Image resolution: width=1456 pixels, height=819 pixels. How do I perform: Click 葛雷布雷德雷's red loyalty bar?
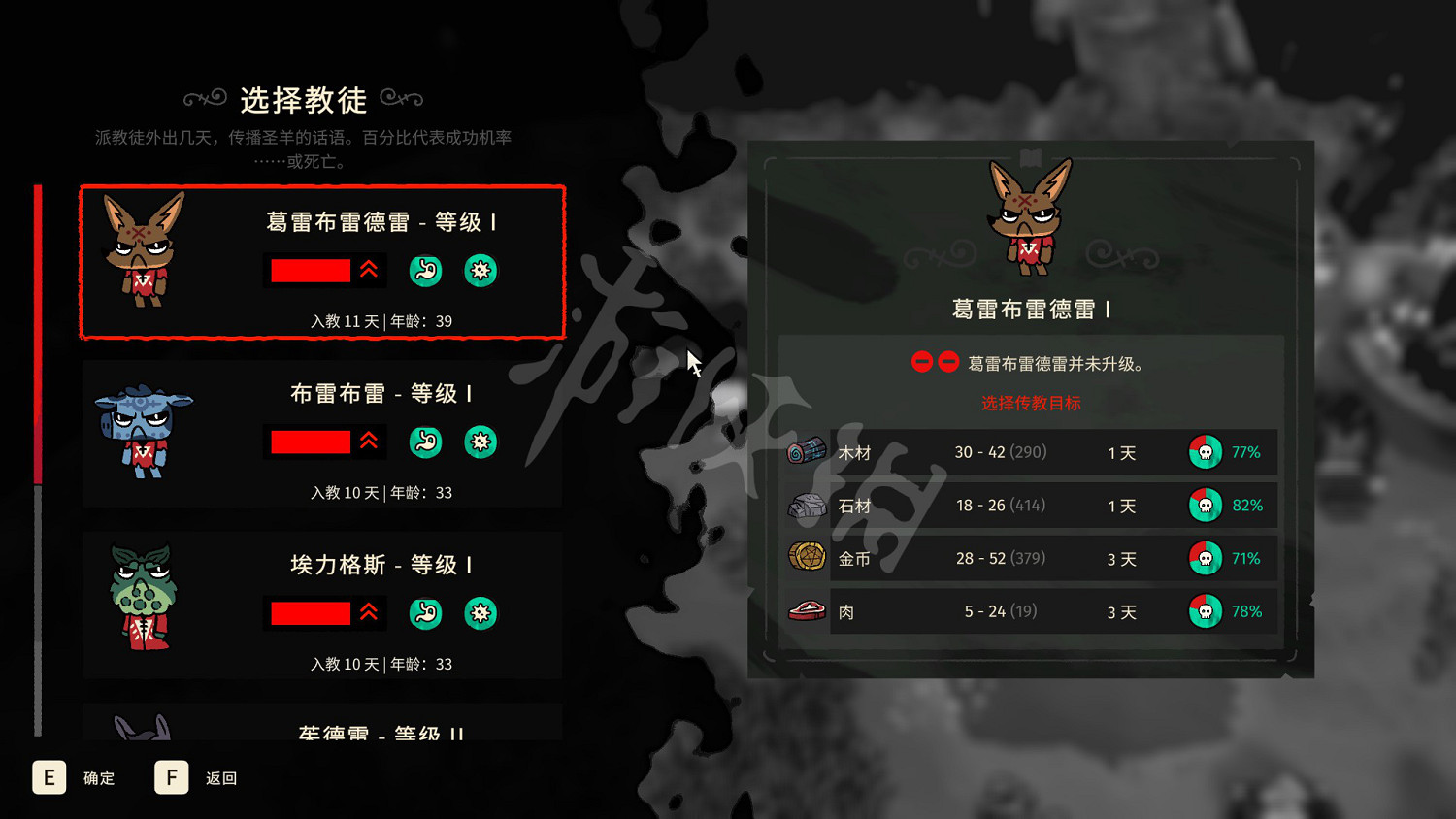tap(311, 271)
